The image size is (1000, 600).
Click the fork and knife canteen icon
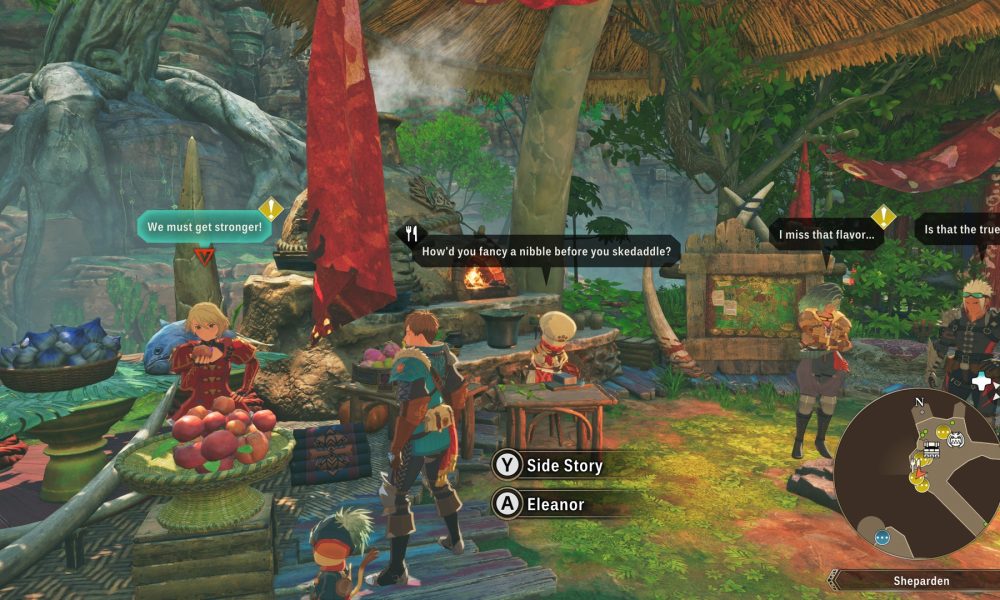coord(411,235)
